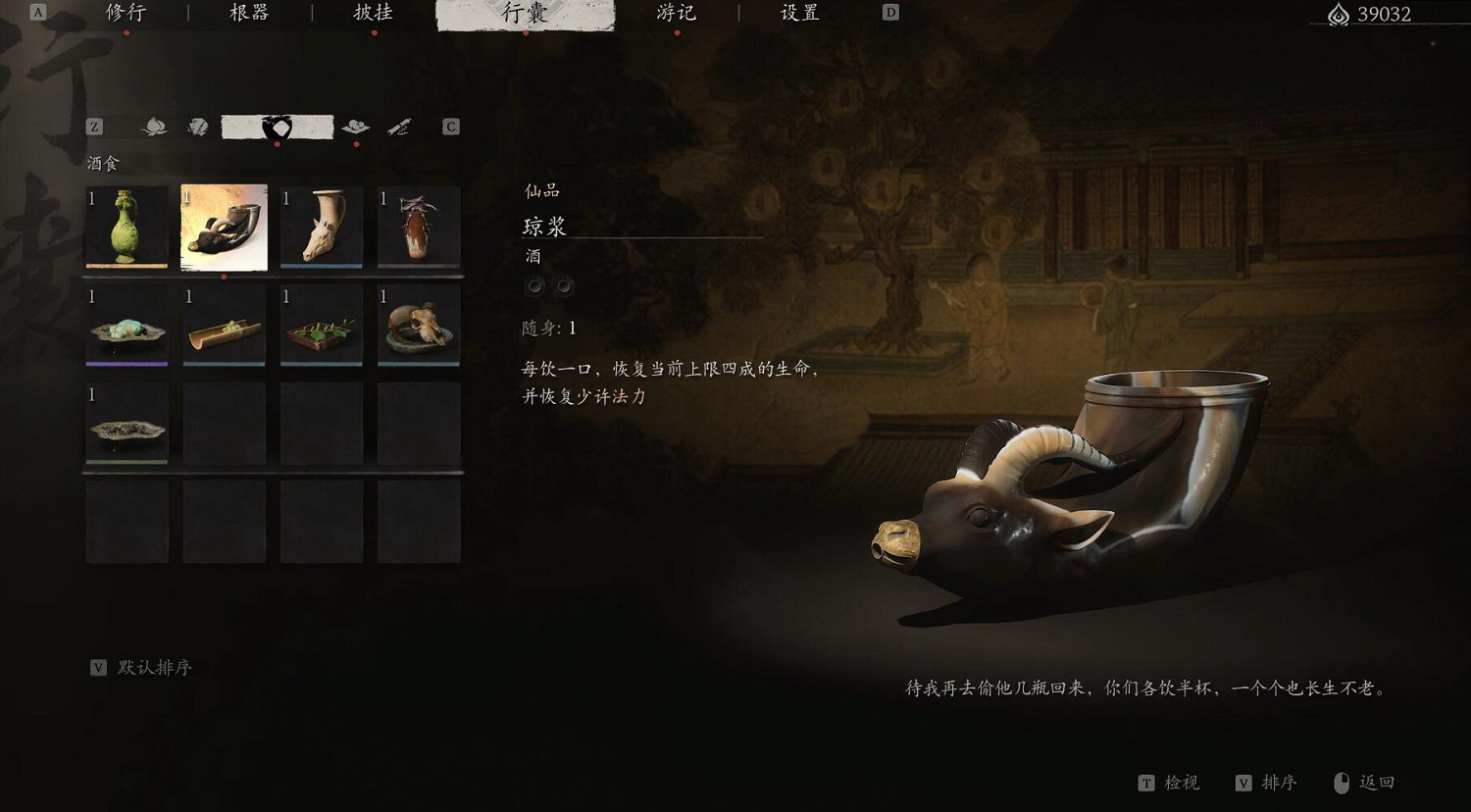Select the highlighted ox-head cup item
Screen dimensions: 1471x812
(x=224, y=228)
